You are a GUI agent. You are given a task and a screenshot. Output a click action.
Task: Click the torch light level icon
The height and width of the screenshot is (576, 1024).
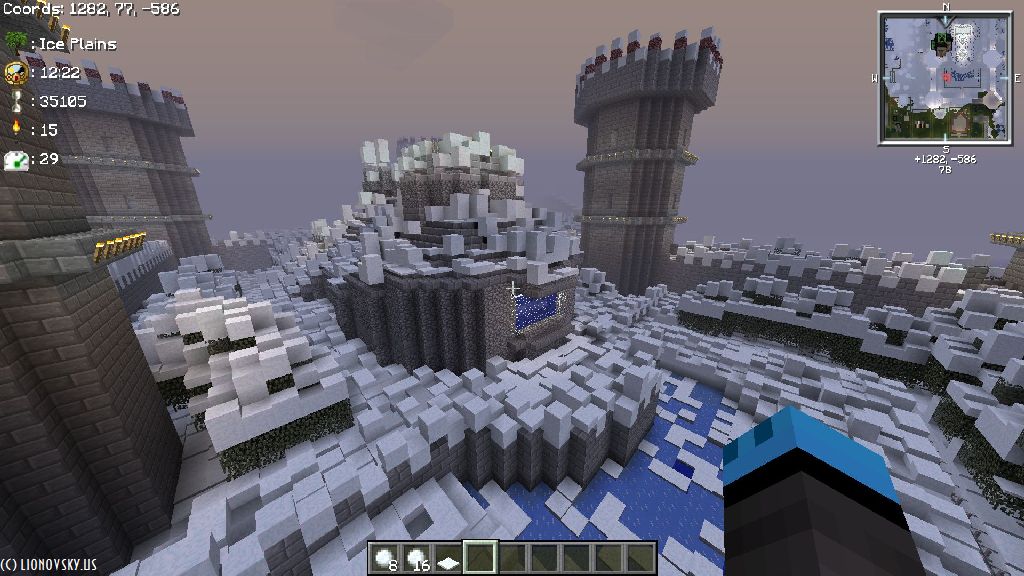click(x=16, y=130)
